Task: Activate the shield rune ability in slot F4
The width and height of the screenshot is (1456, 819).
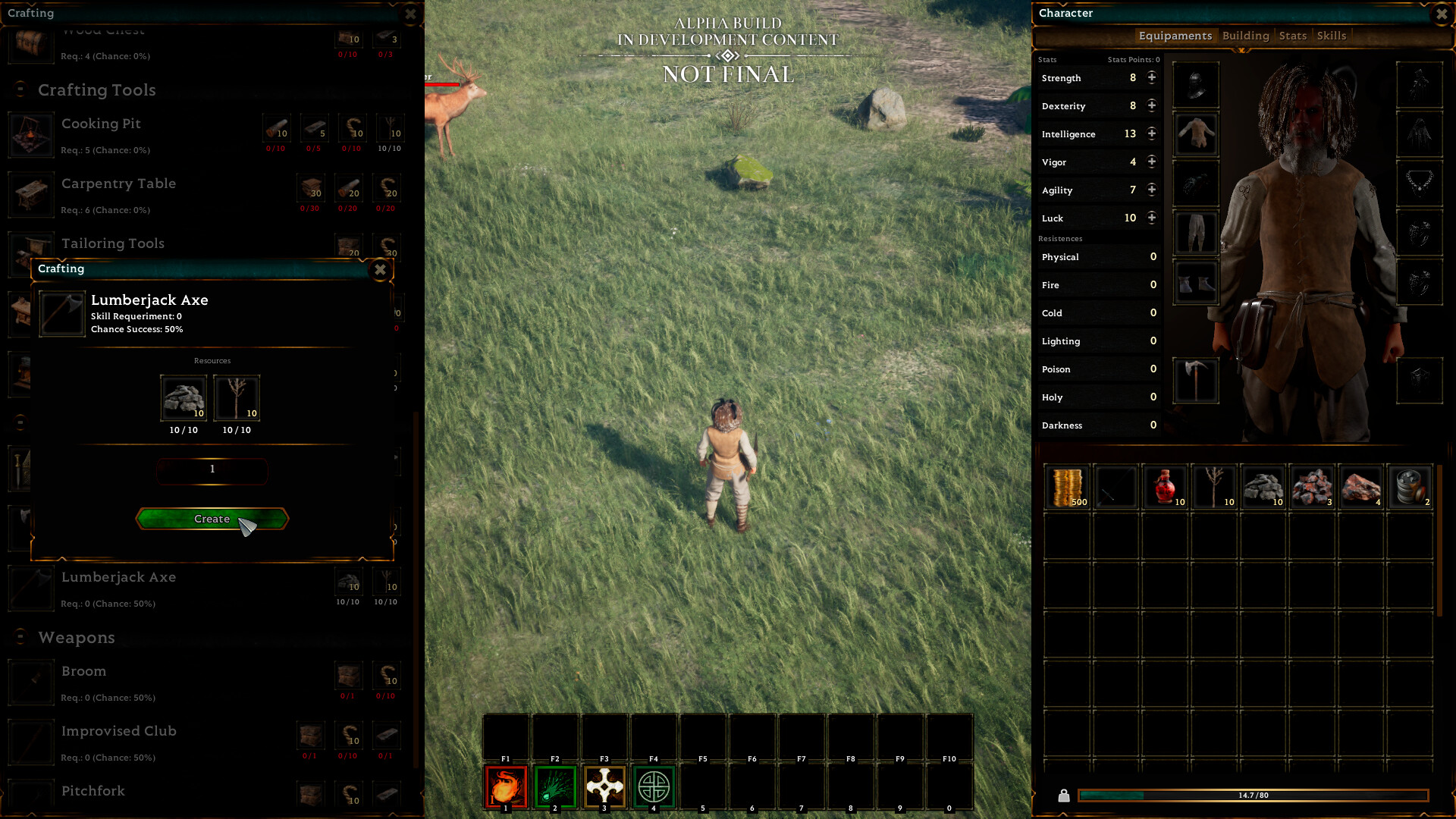Action: [653, 787]
